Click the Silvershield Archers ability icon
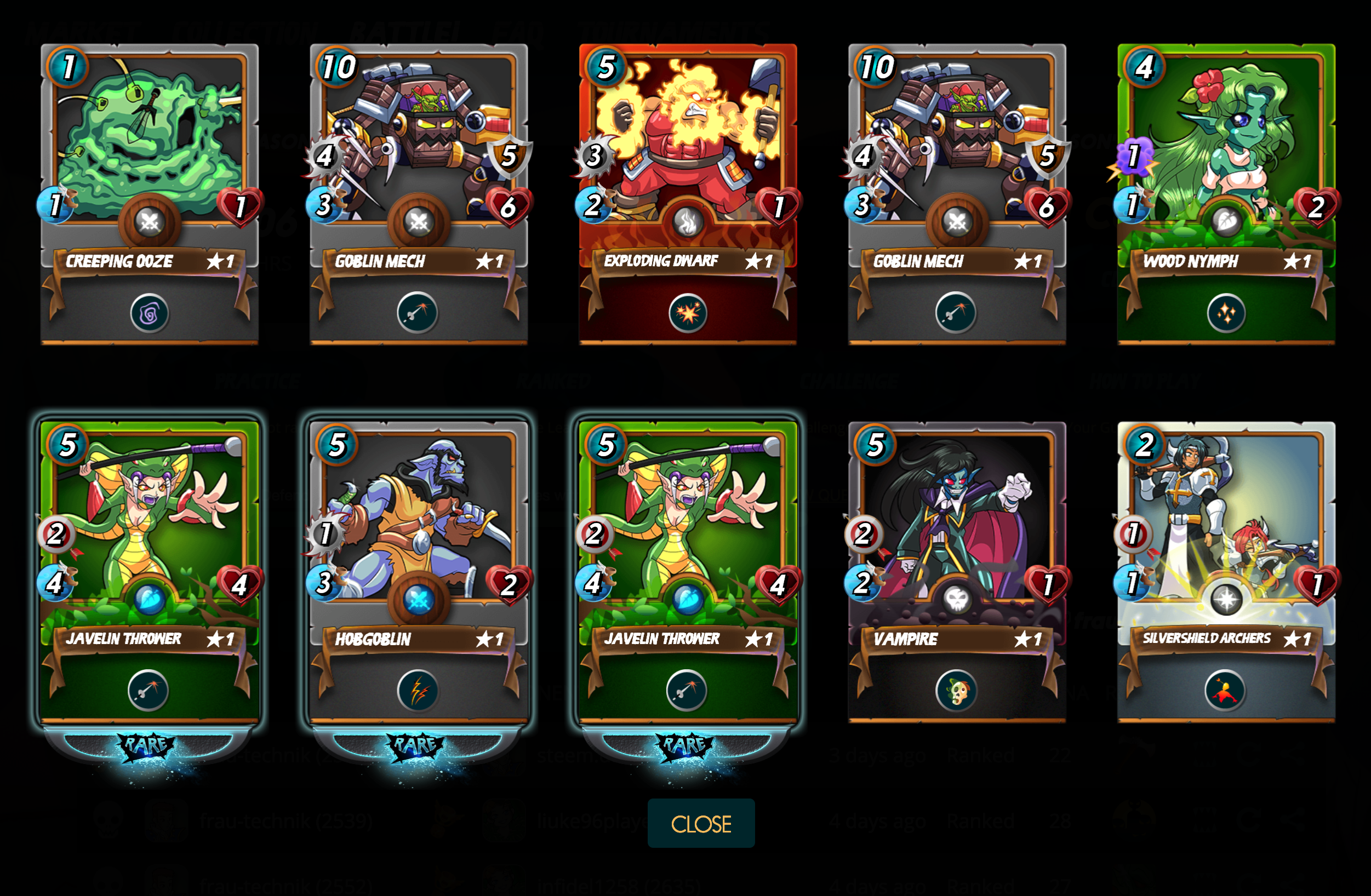Image resolution: width=1371 pixels, height=896 pixels. (x=1225, y=691)
